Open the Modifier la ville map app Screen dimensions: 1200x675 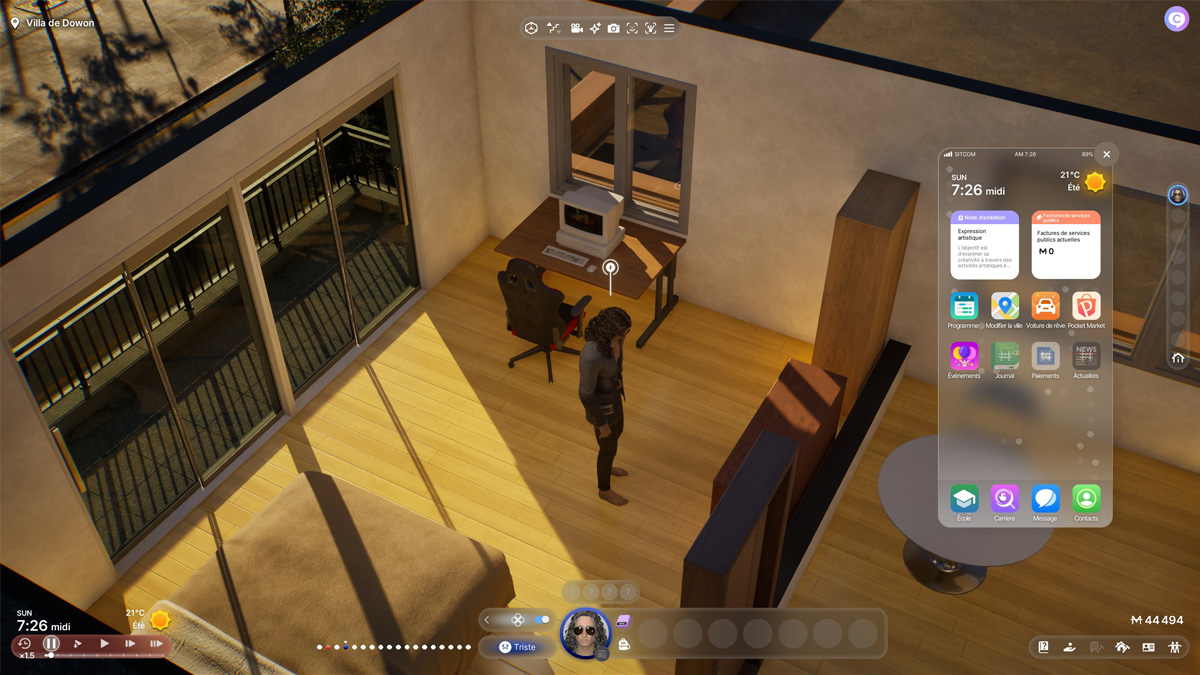point(1005,306)
